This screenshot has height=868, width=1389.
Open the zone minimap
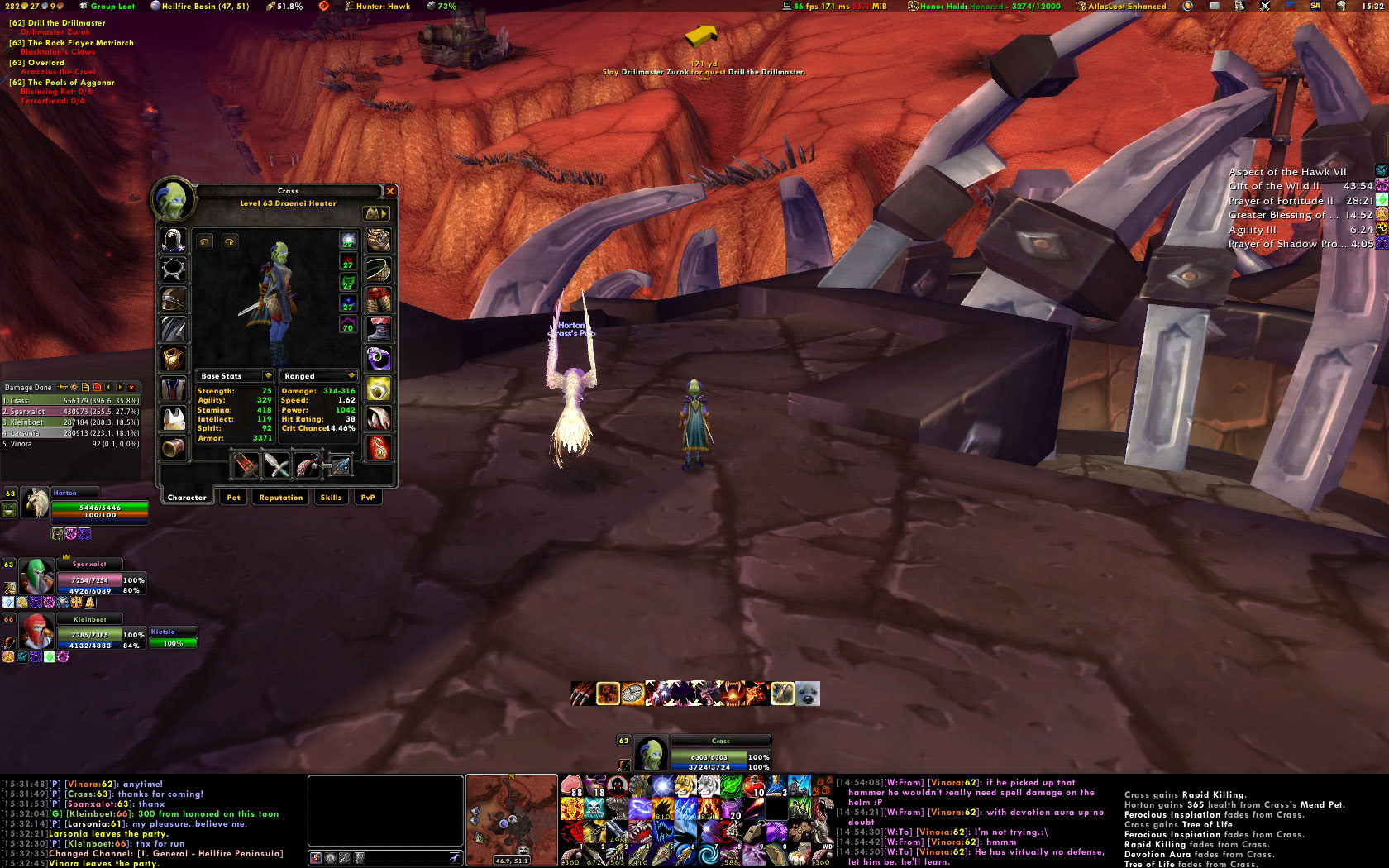511,818
